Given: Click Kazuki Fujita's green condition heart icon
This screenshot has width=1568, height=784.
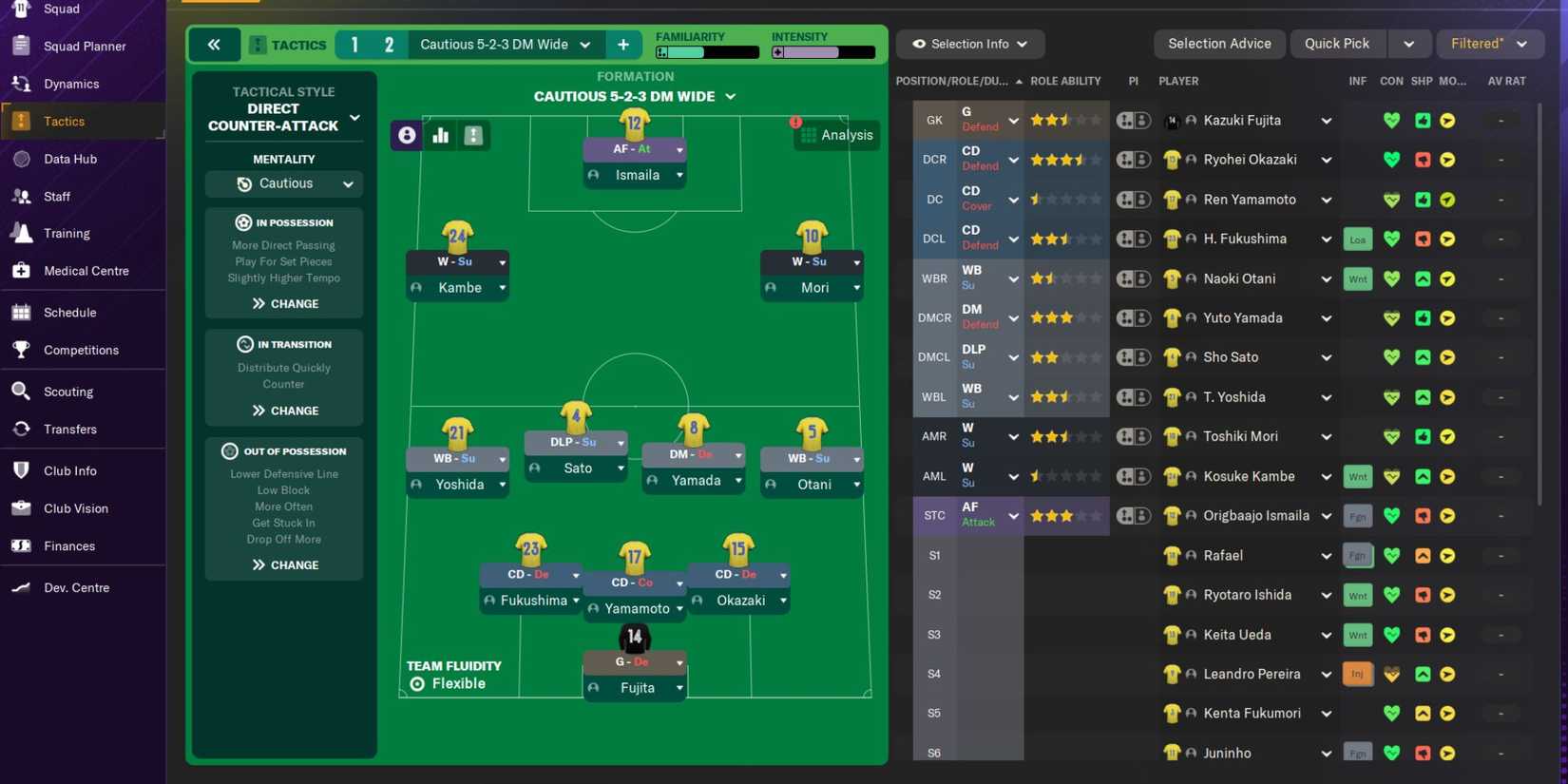Looking at the screenshot, I should (1391, 121).
